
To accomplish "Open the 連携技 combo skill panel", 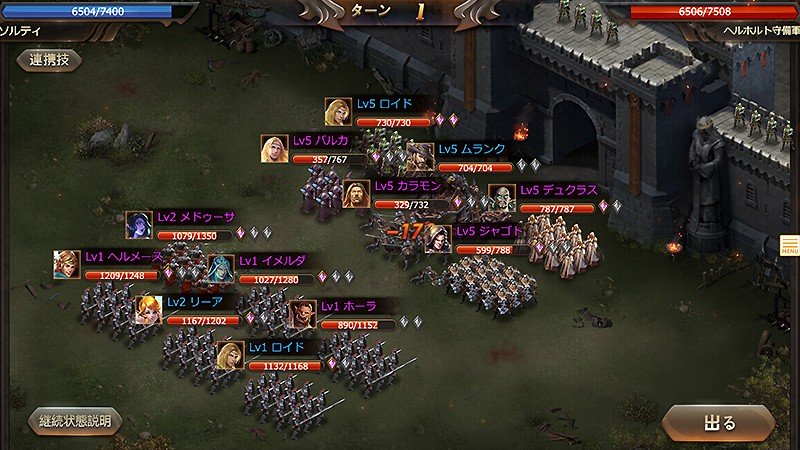I will 49,60.
